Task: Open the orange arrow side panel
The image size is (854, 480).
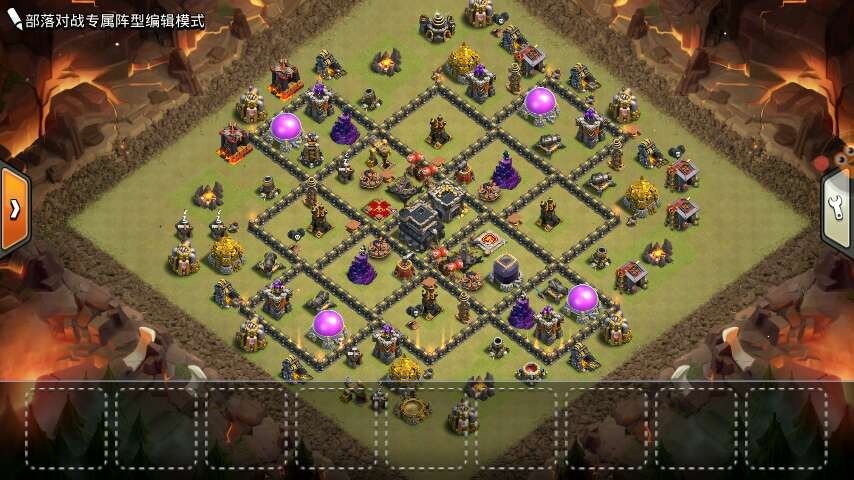Action: click(x=14, y=208)
